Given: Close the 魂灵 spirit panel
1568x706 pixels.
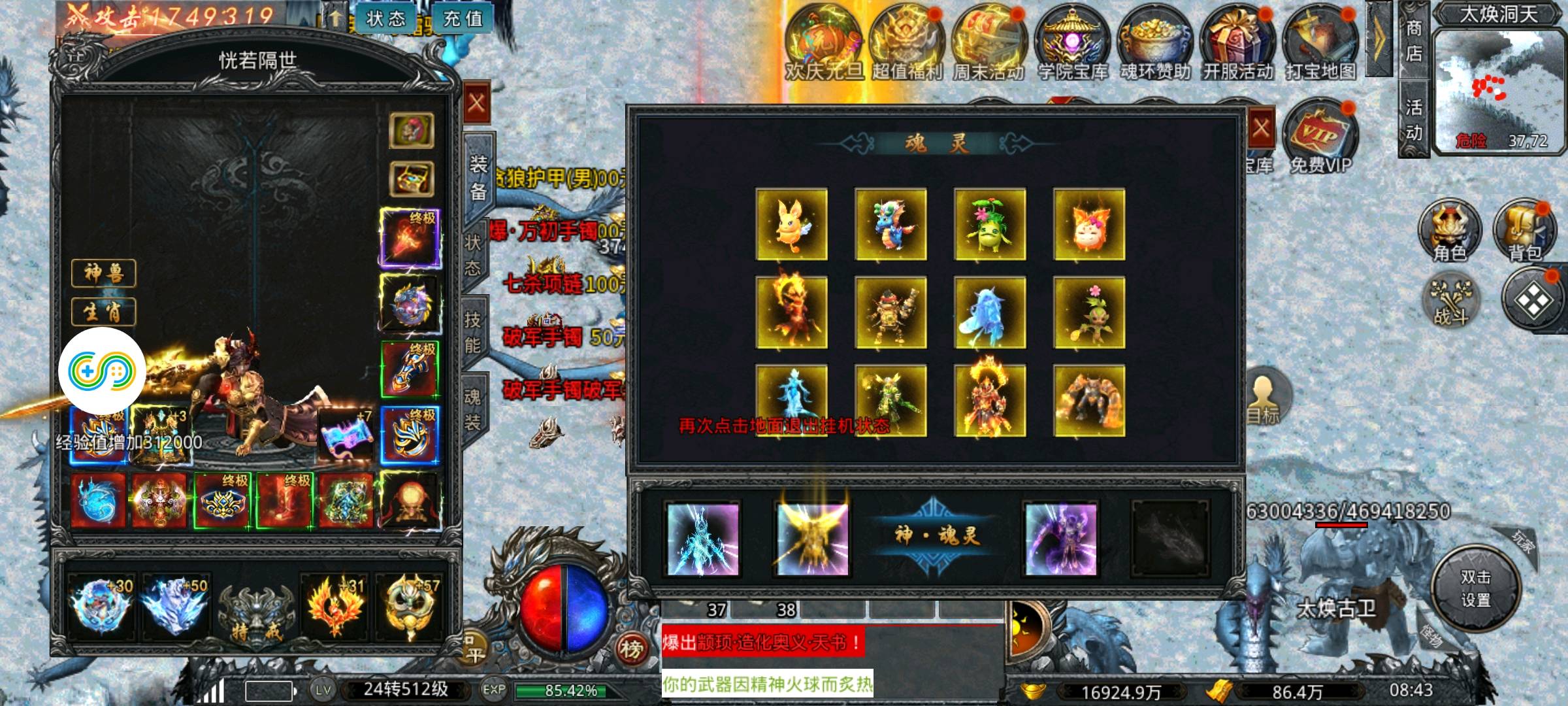Looking at the screenshot, I should [x=1261, y=128].
